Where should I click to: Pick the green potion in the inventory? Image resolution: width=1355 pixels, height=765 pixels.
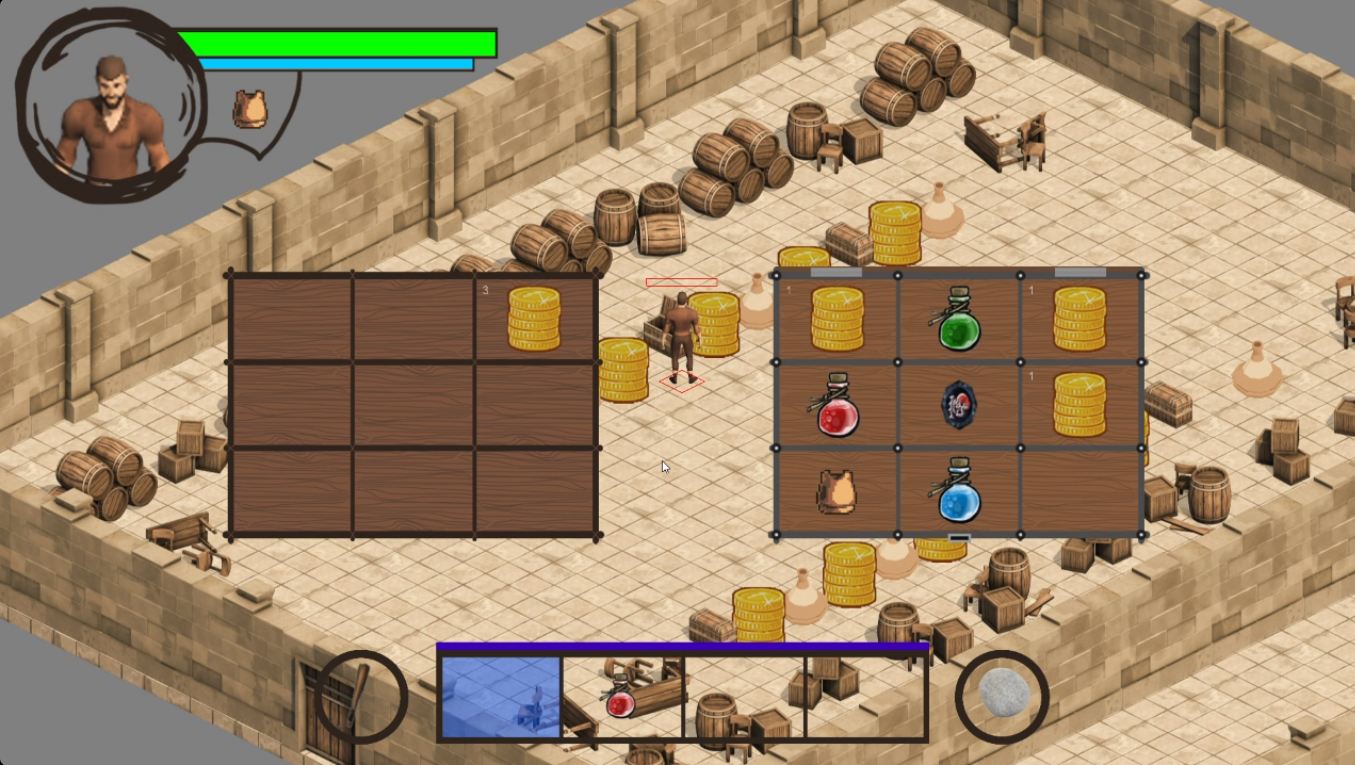pos(959,319)
